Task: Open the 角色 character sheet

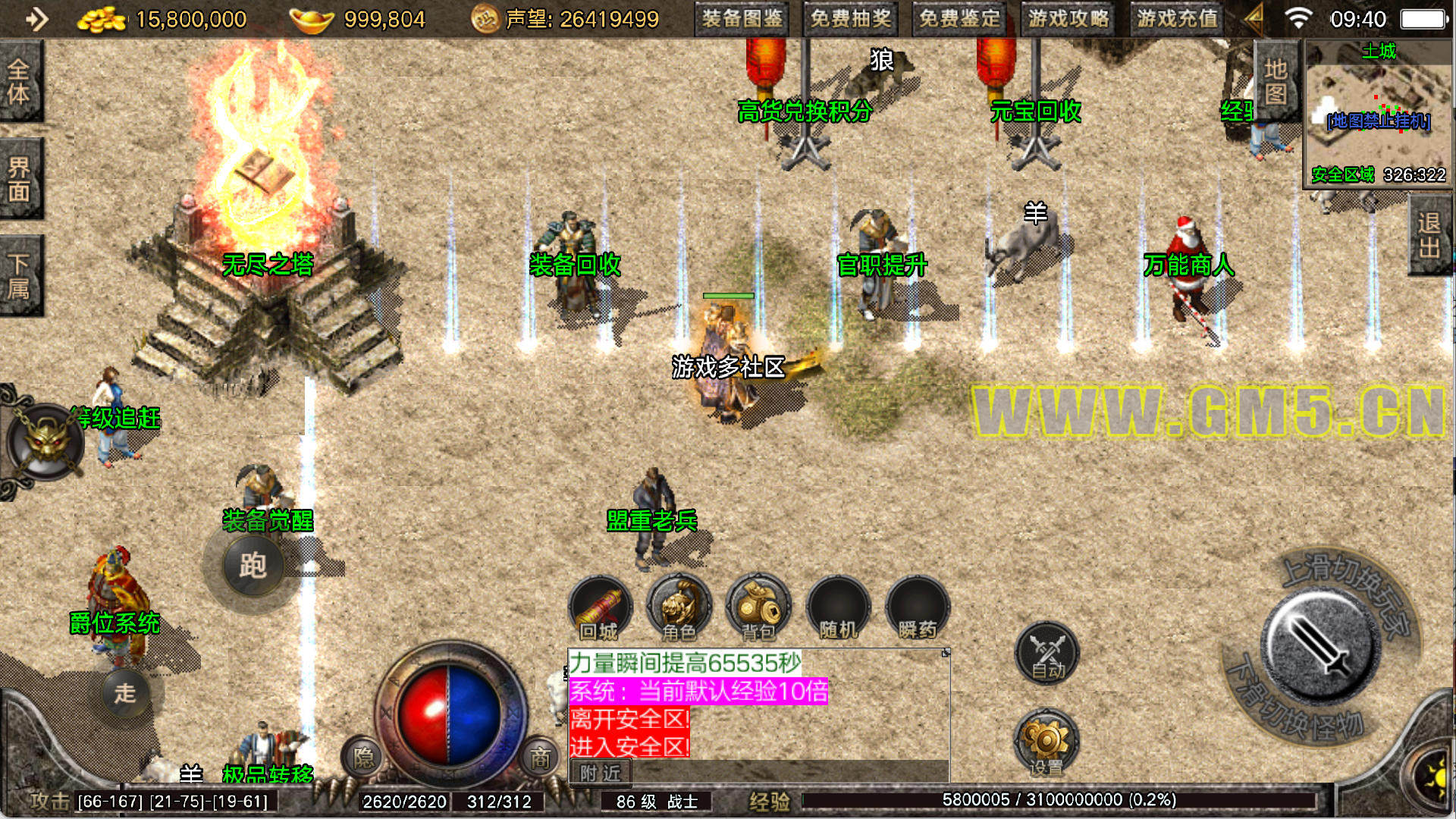Action: (x=679, y=608)
